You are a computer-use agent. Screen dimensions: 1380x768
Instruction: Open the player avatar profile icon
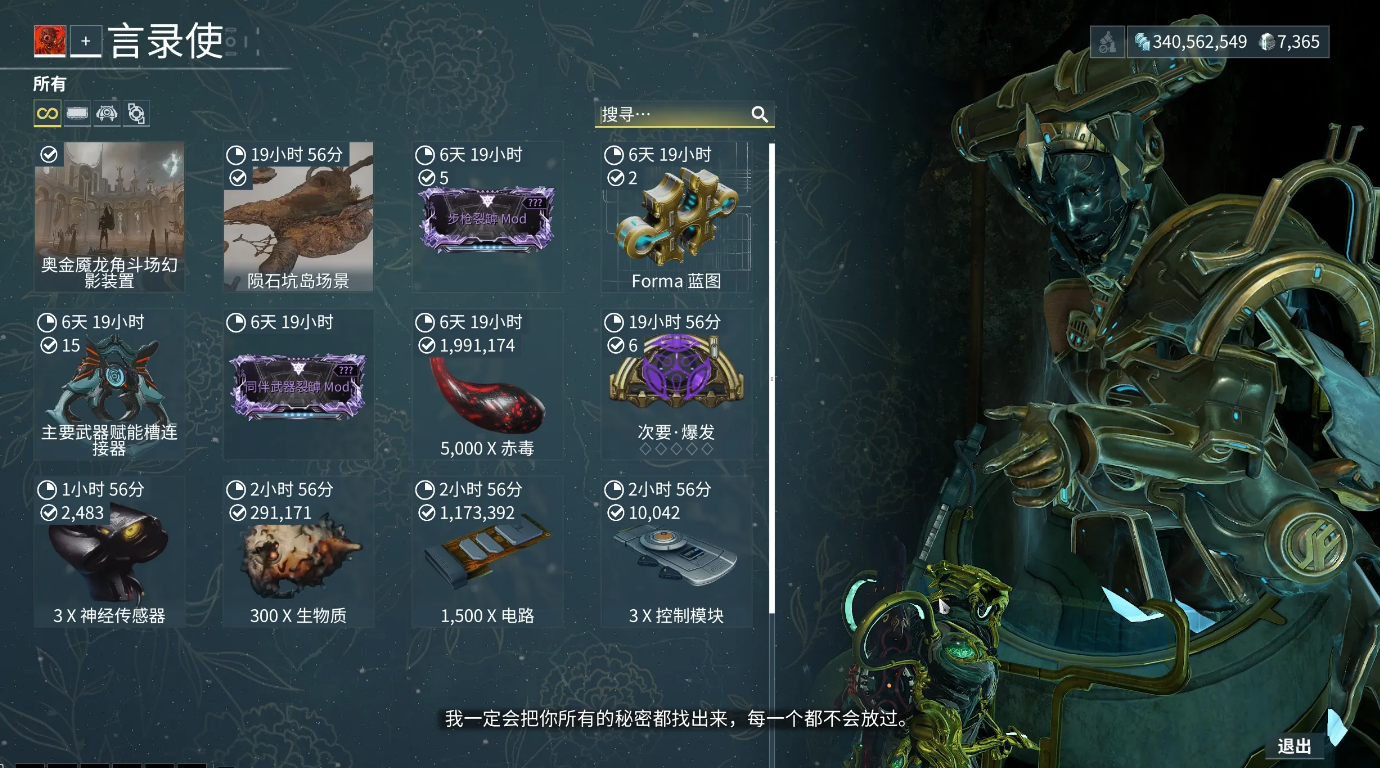point(50,41)
